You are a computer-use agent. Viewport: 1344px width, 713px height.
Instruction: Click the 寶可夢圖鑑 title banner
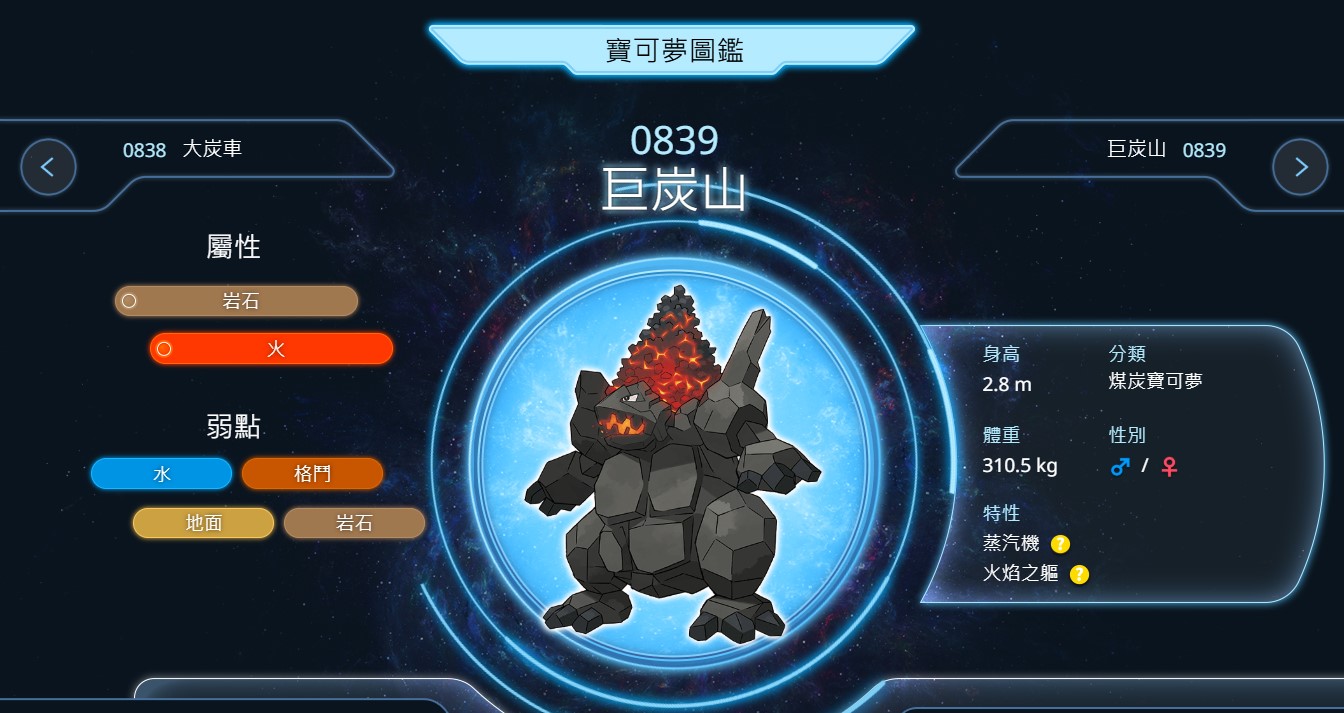tap(673, 50)
